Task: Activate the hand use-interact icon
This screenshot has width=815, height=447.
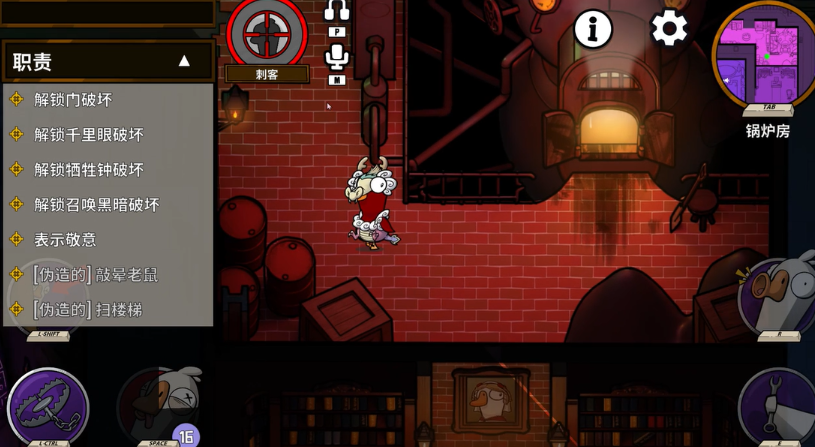Action: 779,405
